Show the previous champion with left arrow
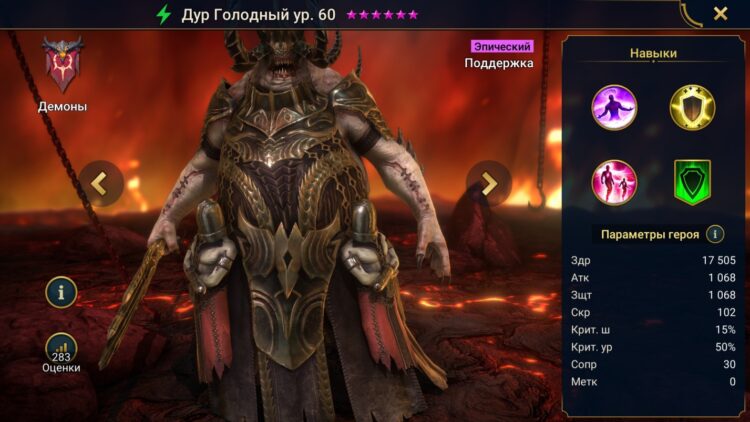This screenshot has height=422, width=750. 101,183
